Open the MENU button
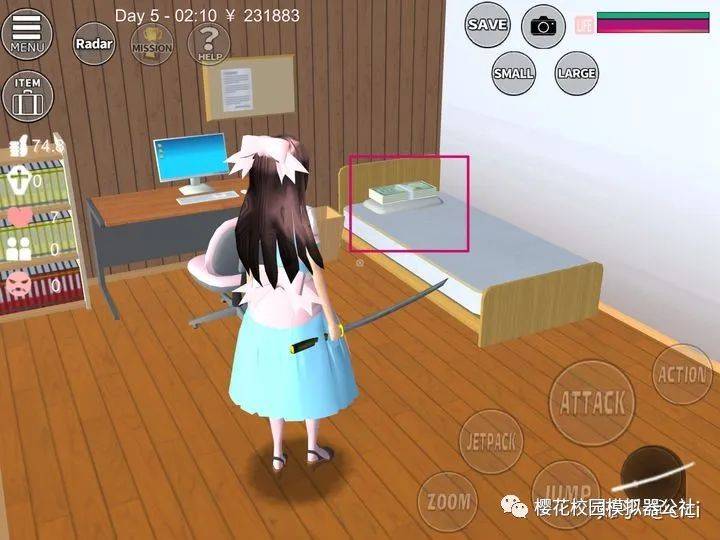The height and width of the screenshot is (540, 720). [28, 35]
